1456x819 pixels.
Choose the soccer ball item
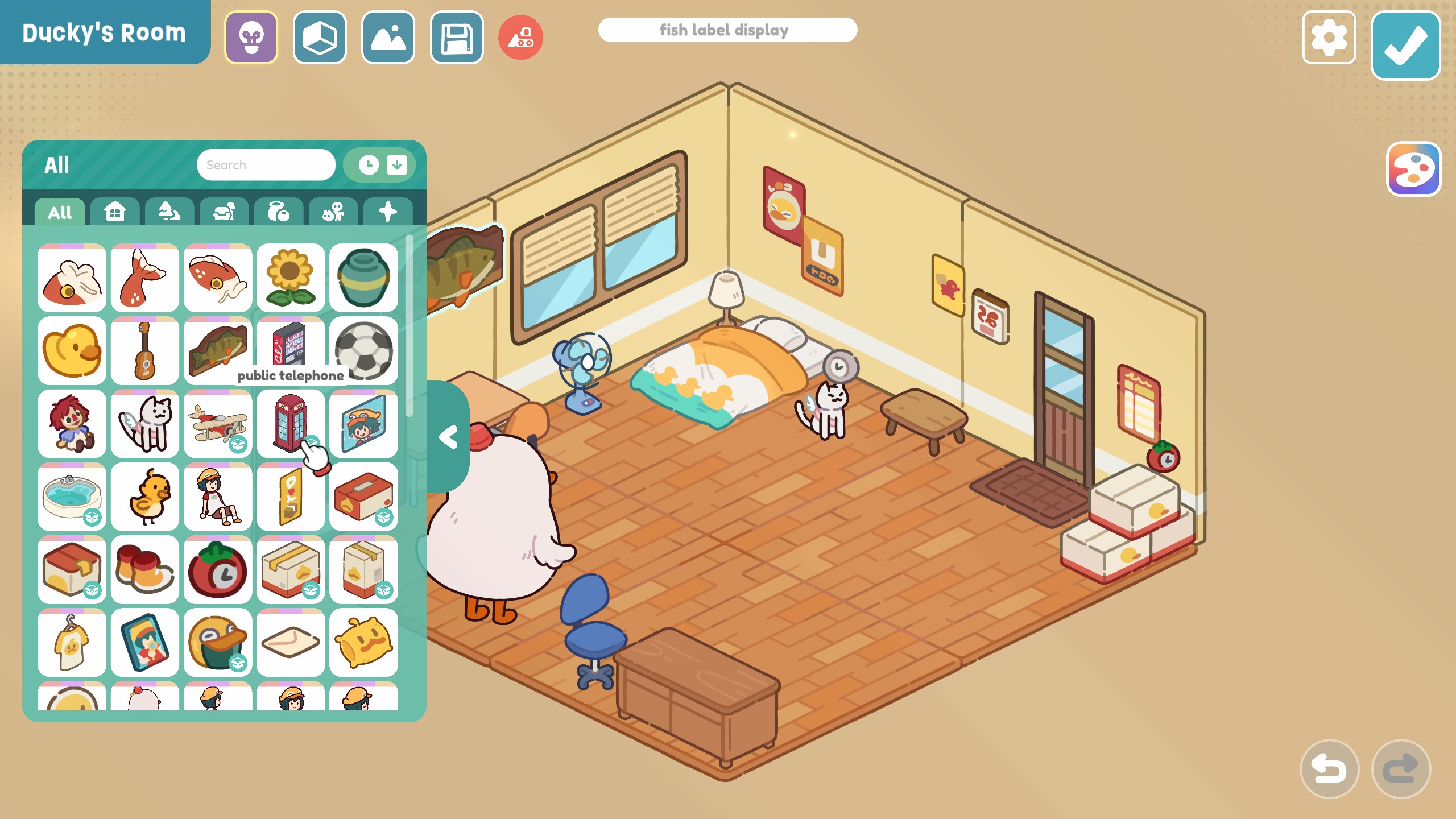click(363, 350)
